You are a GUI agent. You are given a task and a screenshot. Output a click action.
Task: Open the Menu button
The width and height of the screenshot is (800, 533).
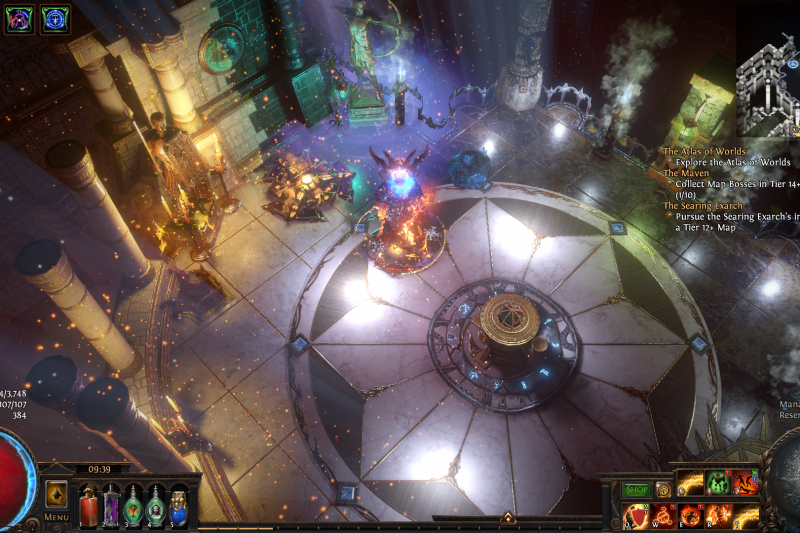(56, 517)
